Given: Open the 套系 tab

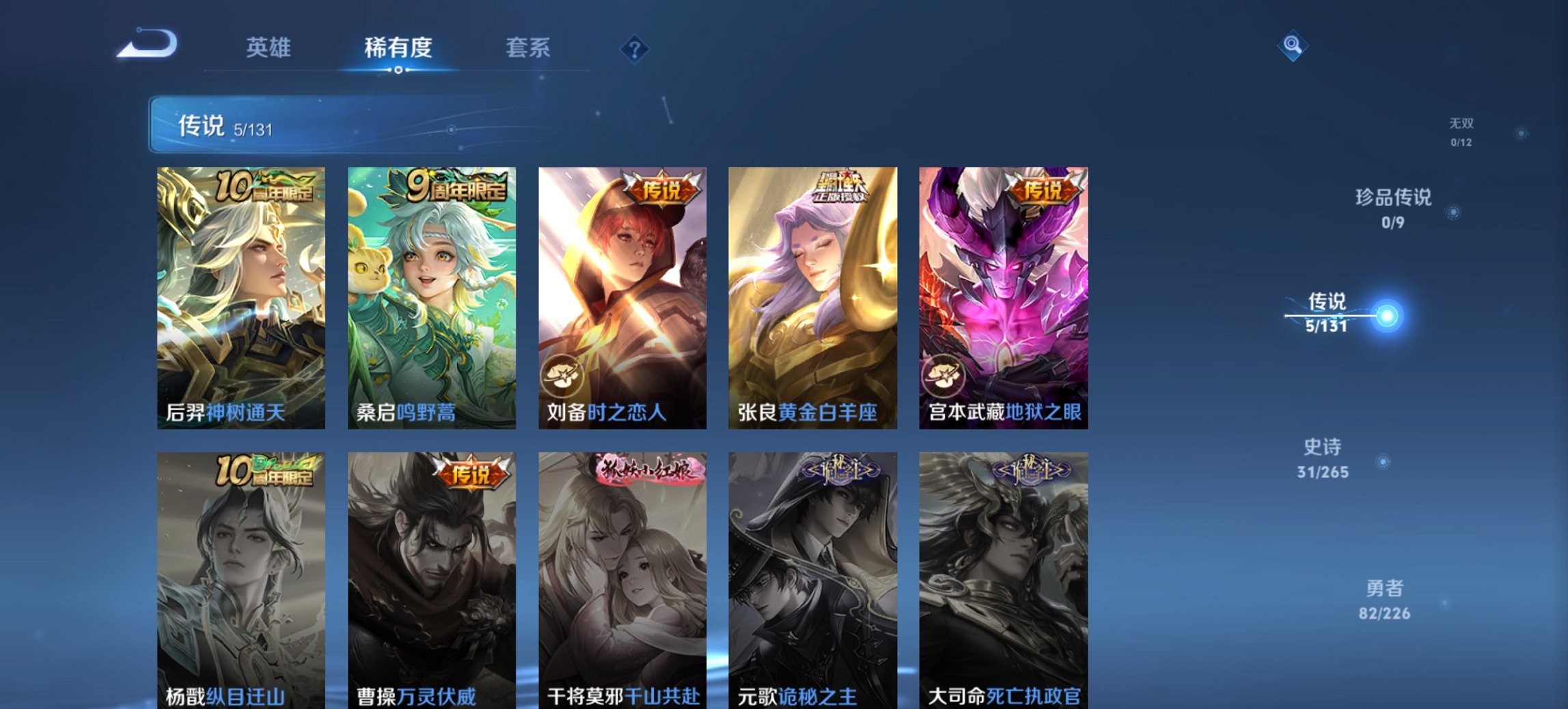Looking at the screenshot, I should pyautogui.click(x=528, y=48).
